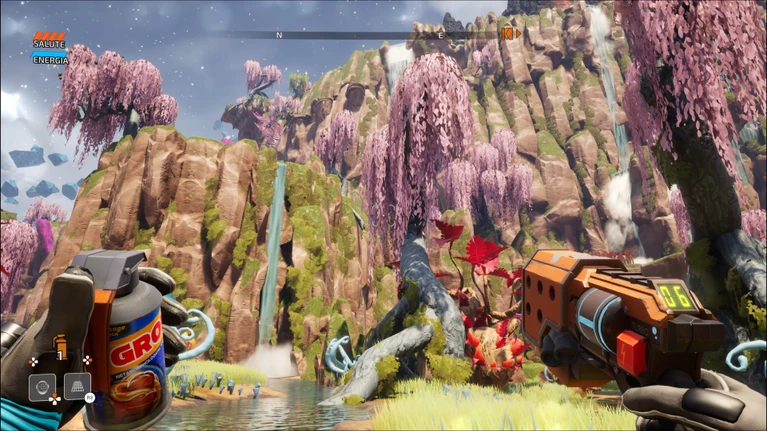Click the orange objective marker on the compass
The width and height of the screenshot is (767, 431).
click(x=510, y=34)
